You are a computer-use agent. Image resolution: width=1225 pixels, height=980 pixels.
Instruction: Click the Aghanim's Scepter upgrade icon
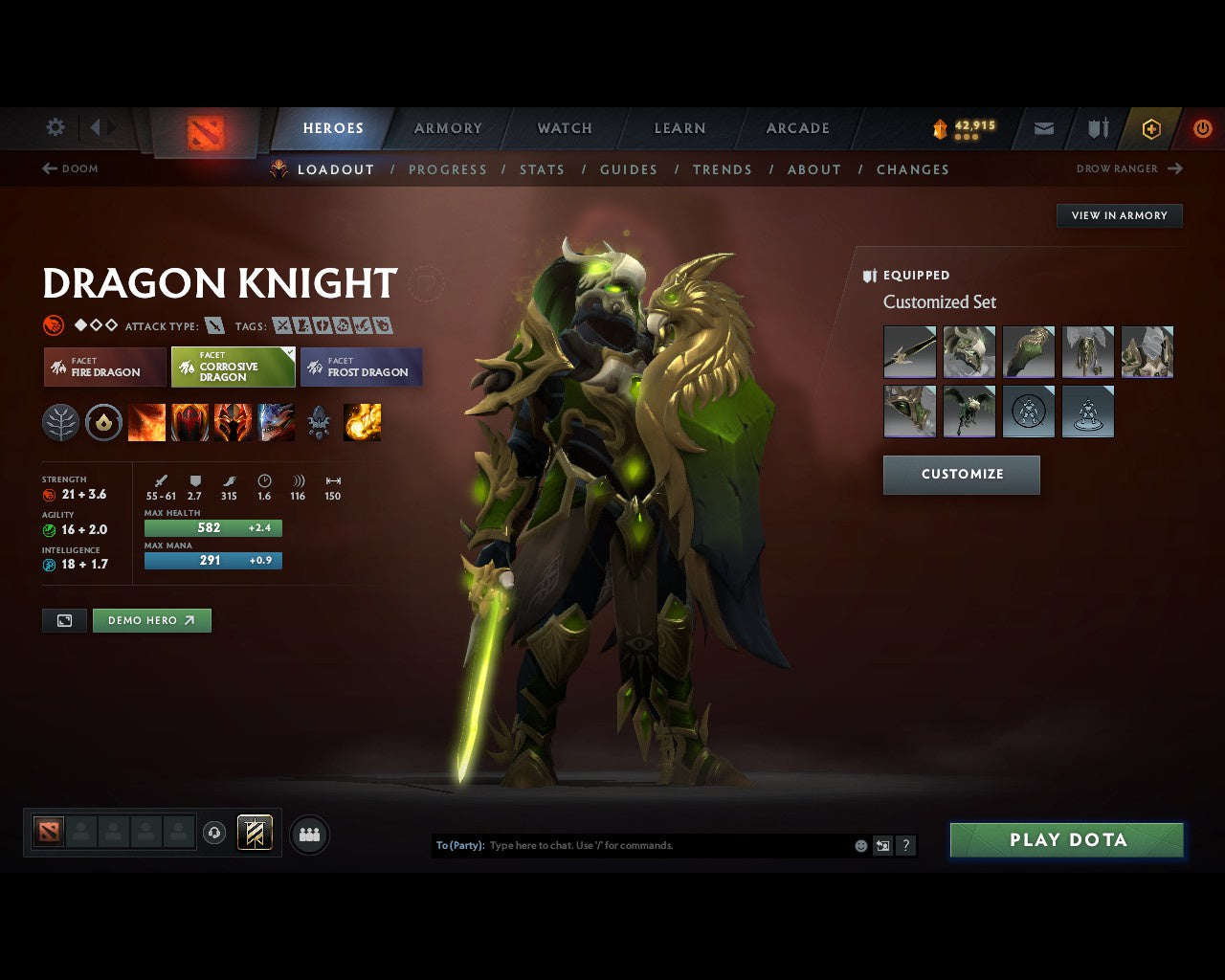pos(319,422)
